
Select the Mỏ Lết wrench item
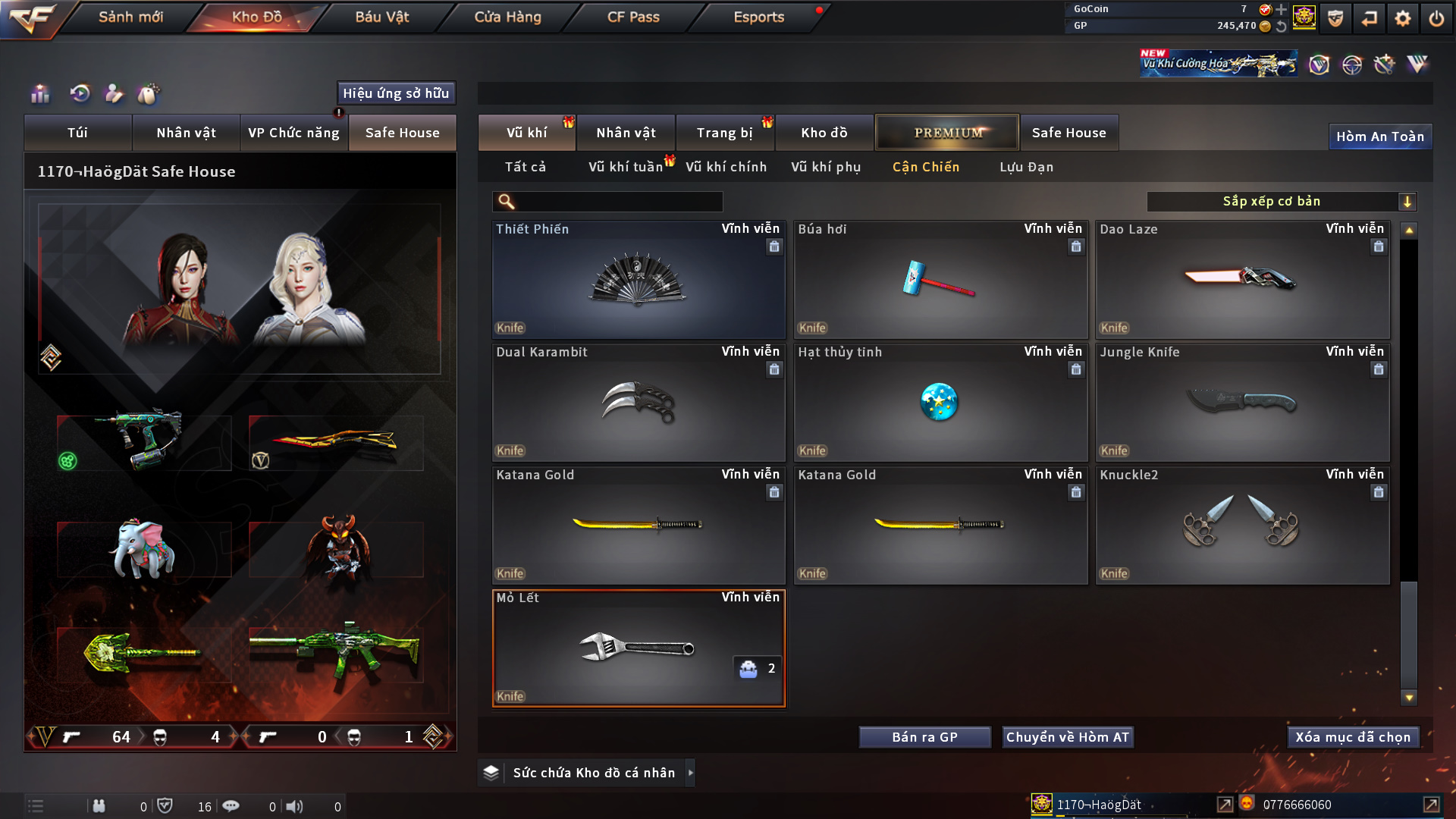(638, 649)
